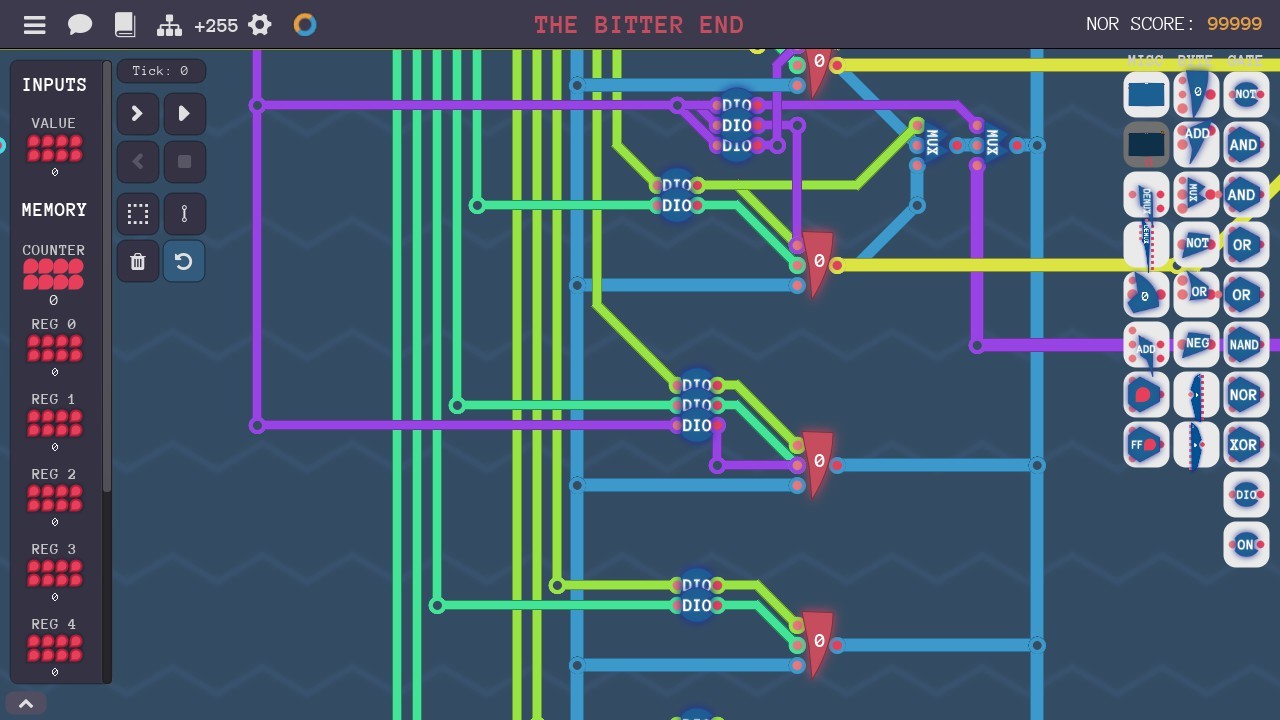Select the XOR gate component
Image resolution: width=1280 pixels, height=720 pixels.
click(1245, 444)
